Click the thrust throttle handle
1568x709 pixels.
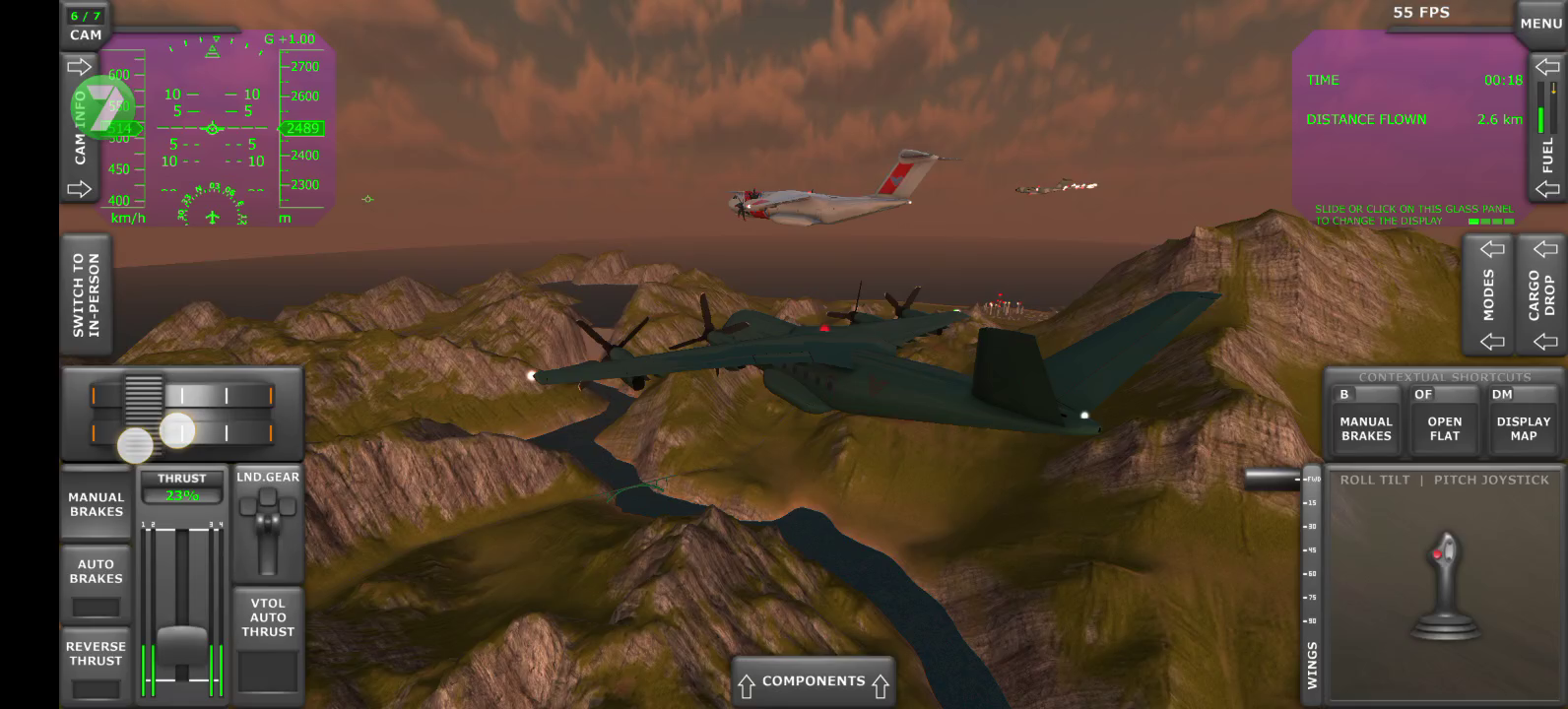(x=182, y=642)
